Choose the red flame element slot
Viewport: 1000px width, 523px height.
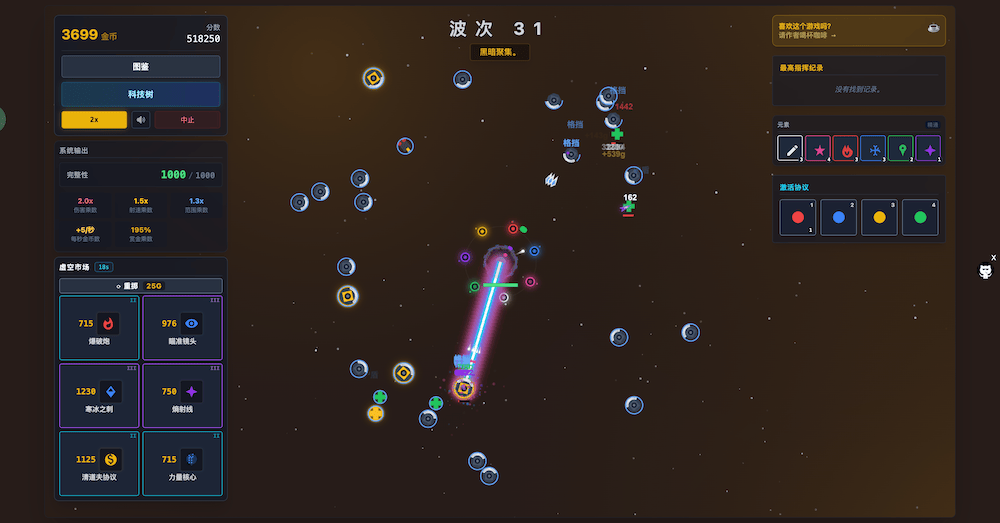coord(845,150)
